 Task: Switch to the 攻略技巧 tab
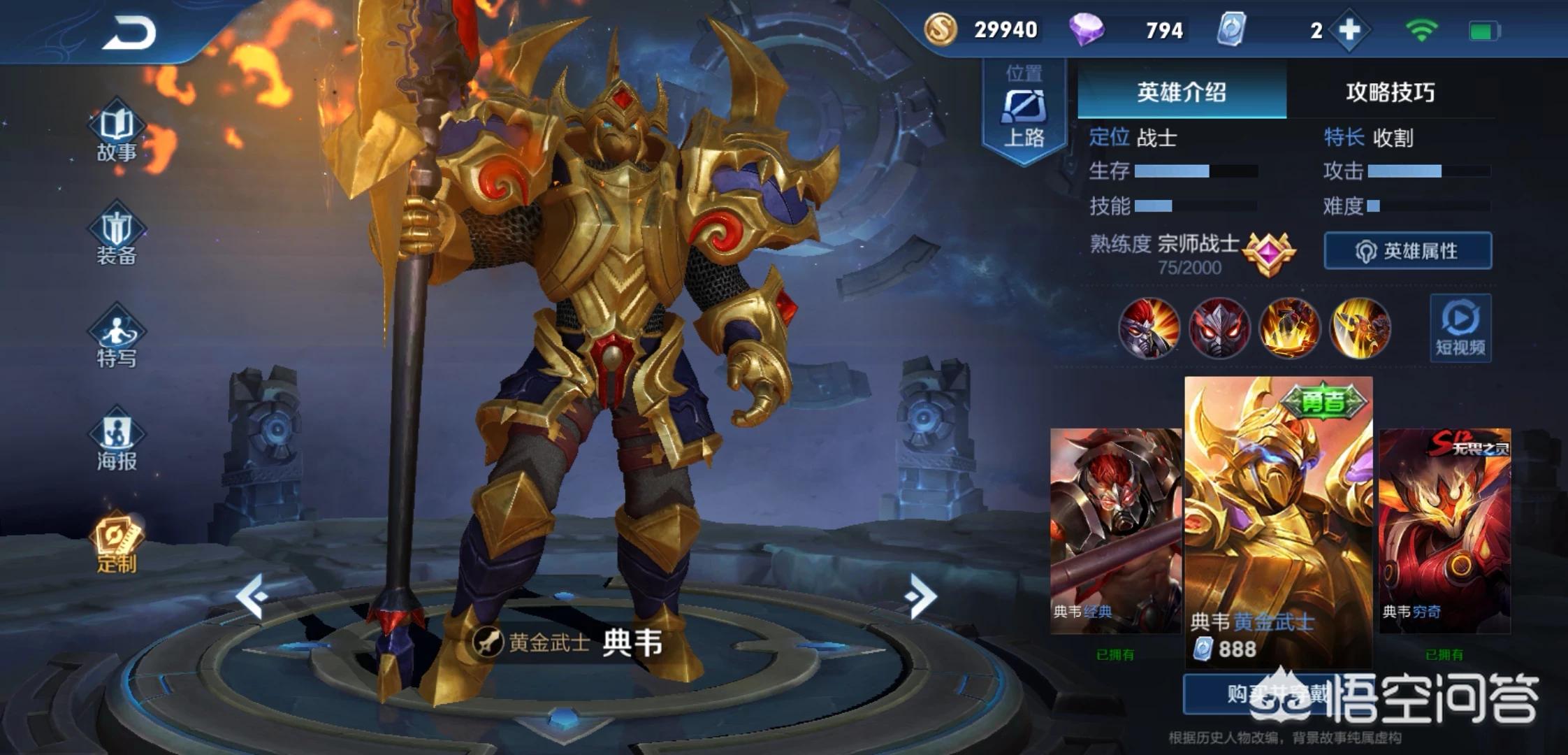coord(1390,92)
